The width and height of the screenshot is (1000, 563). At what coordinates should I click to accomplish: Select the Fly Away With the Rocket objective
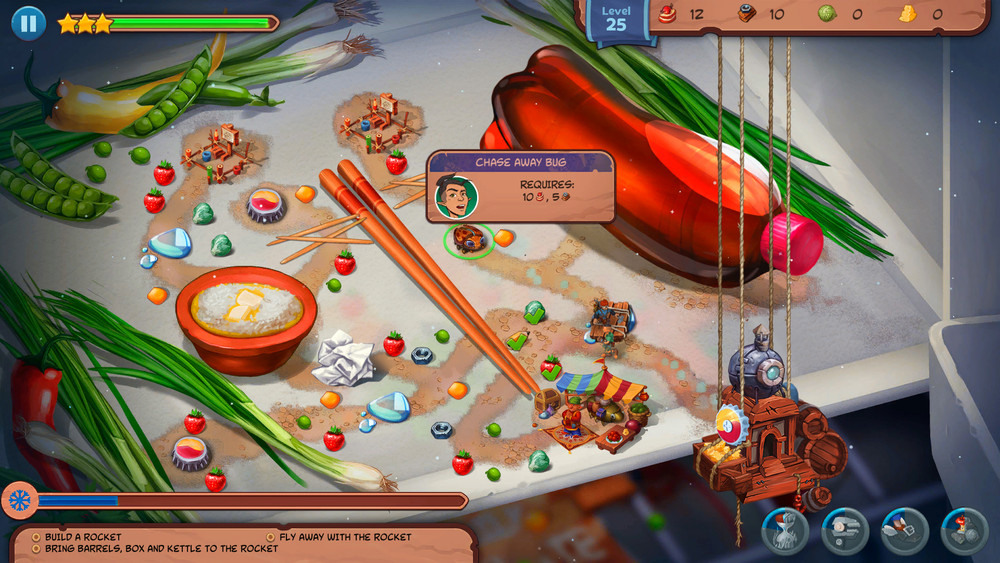click(344, 537)
